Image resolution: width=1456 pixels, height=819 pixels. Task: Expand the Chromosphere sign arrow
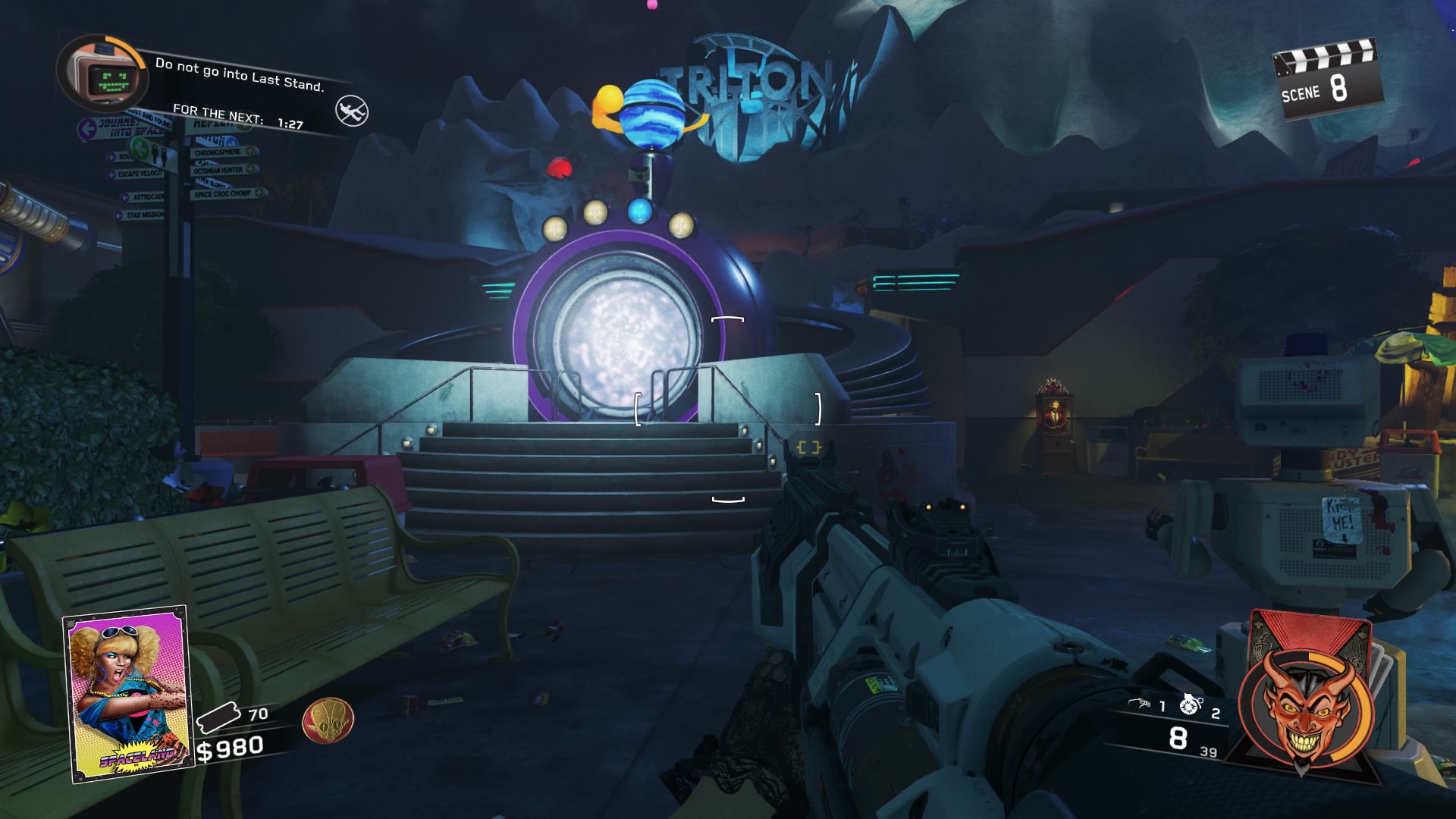[x=249, y=152]
